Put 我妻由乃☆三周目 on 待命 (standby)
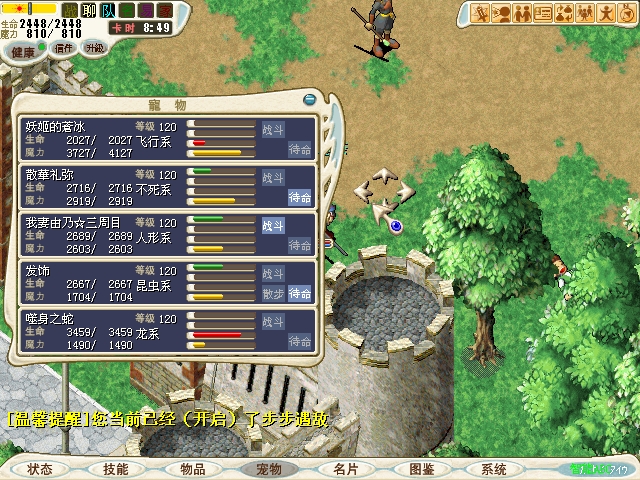 pos(300,245)
